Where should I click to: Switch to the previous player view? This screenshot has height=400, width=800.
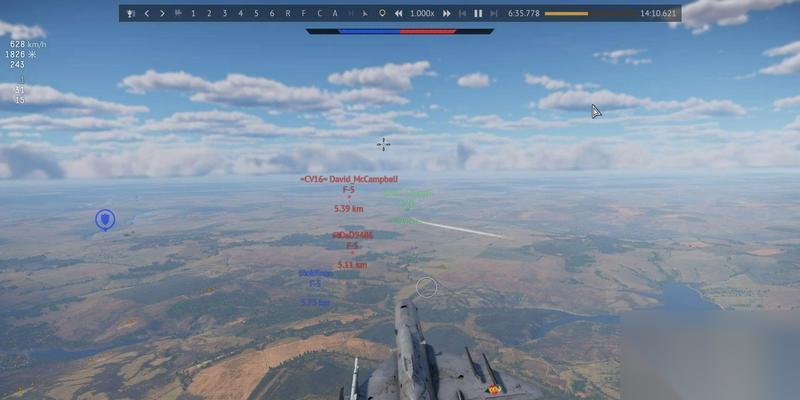point(147,14)
